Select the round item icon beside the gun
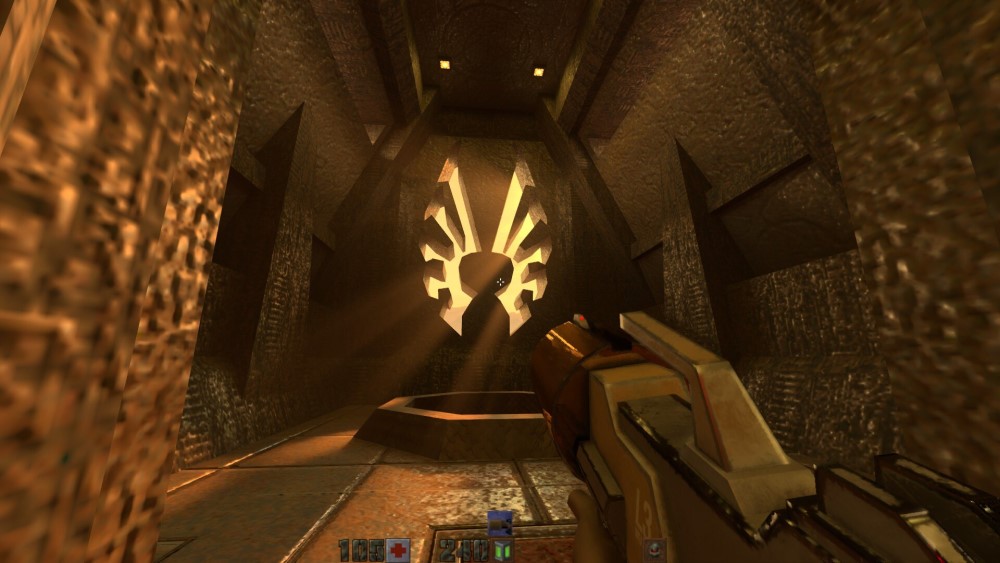Screen dimensions: 1000x563 click(x=656, y=548)
